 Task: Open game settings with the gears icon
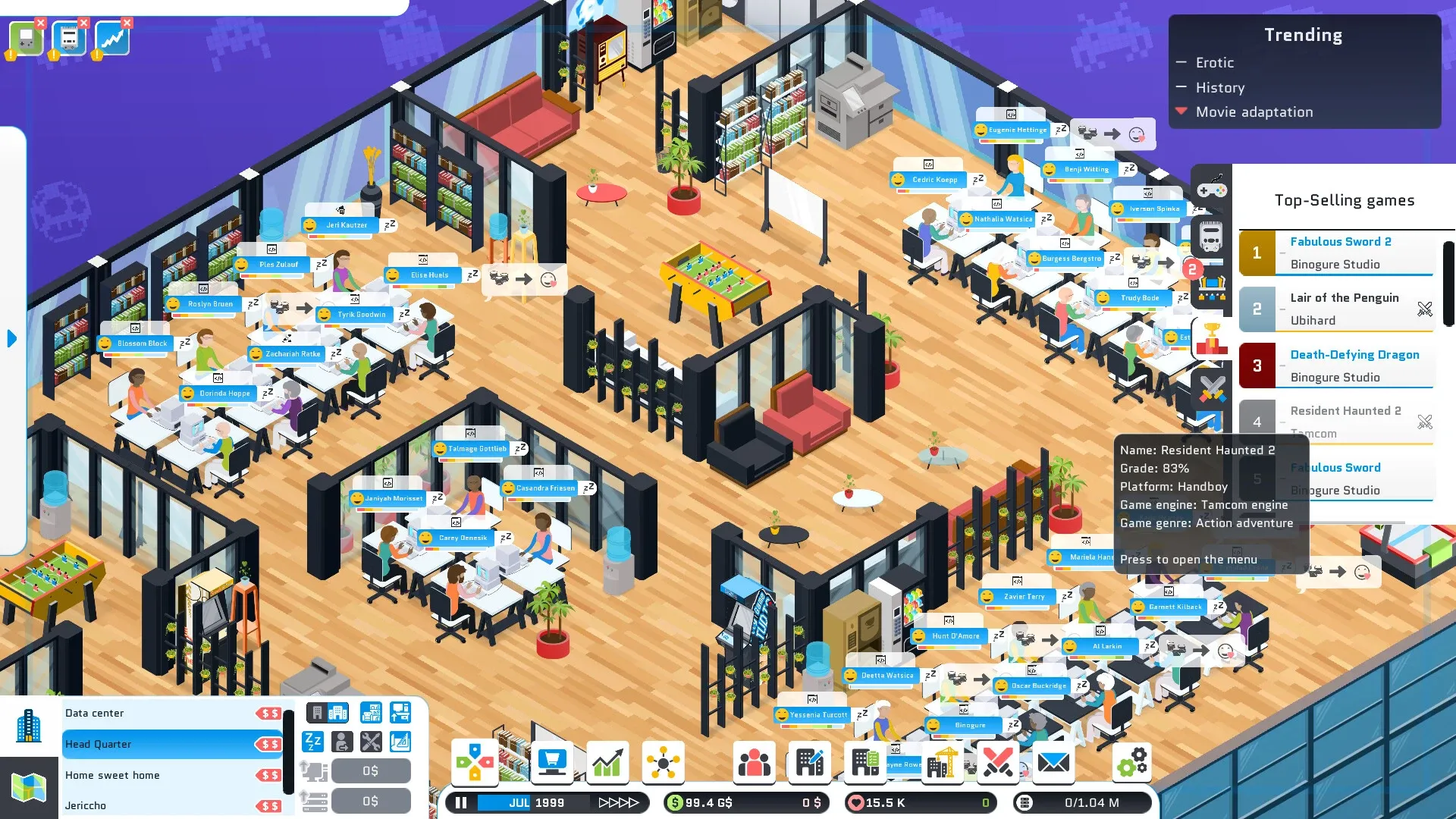pyautogui.click(x=1133, y=763)
